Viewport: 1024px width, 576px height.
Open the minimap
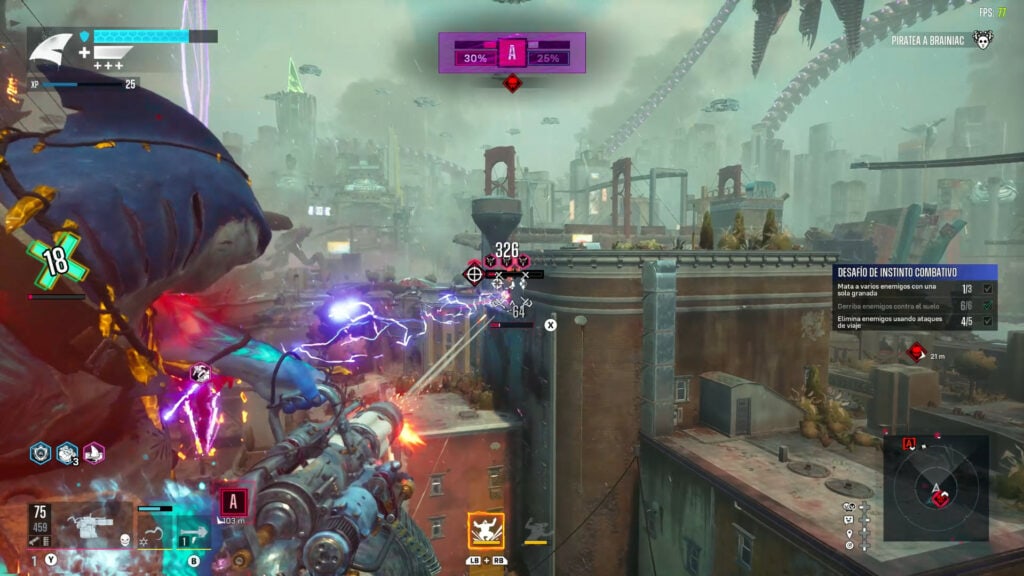936,489
